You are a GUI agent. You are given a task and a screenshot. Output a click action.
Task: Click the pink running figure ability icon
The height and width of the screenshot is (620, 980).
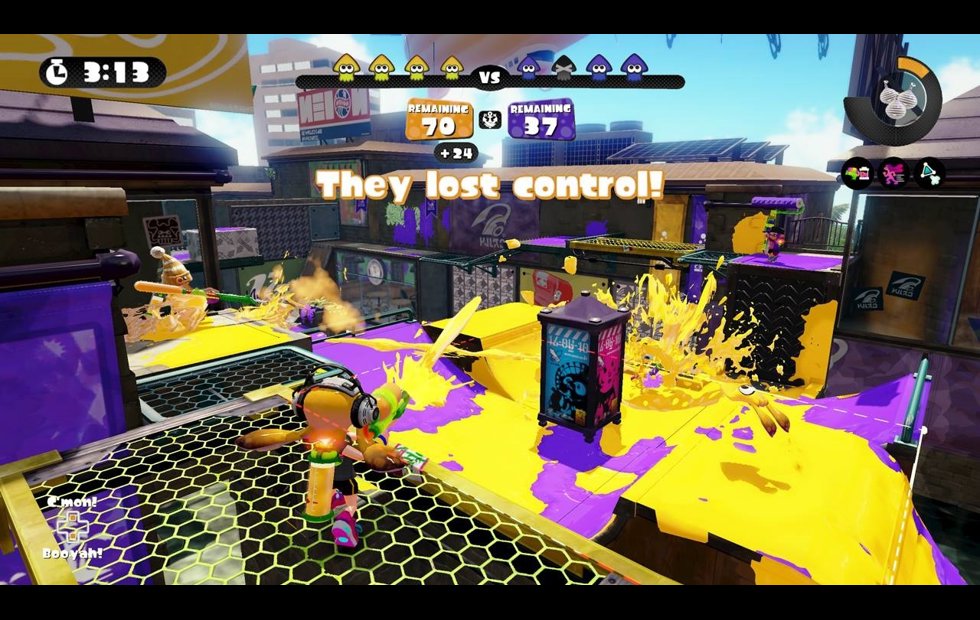[x=892, y=174]
